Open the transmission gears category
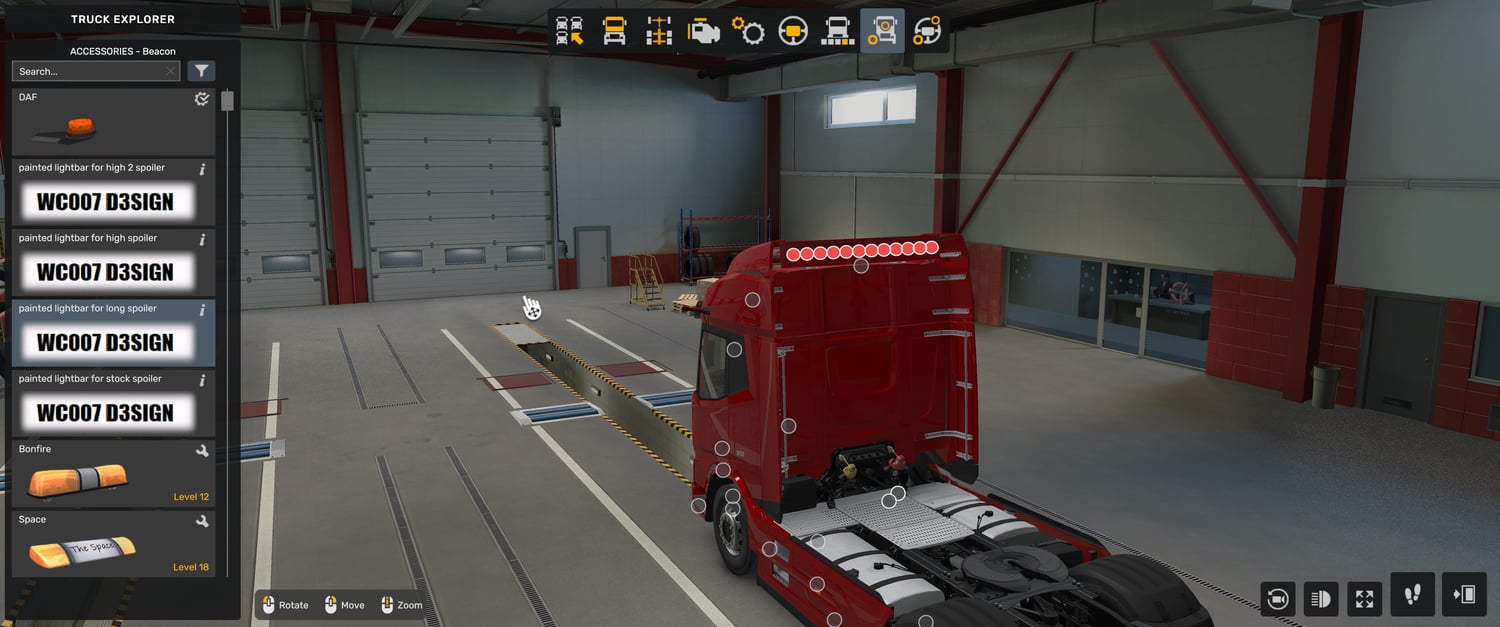This screenshot has width=1500, height=627. pos(748,31)
